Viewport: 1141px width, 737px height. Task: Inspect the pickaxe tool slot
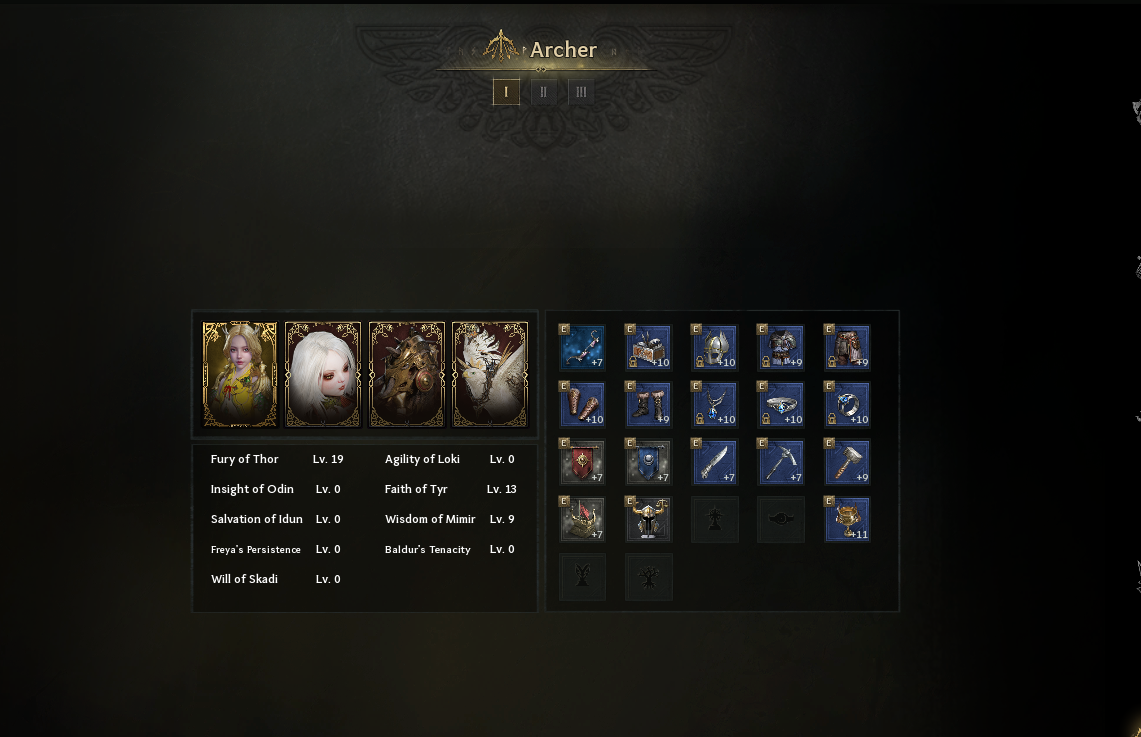tap(780, 463)
